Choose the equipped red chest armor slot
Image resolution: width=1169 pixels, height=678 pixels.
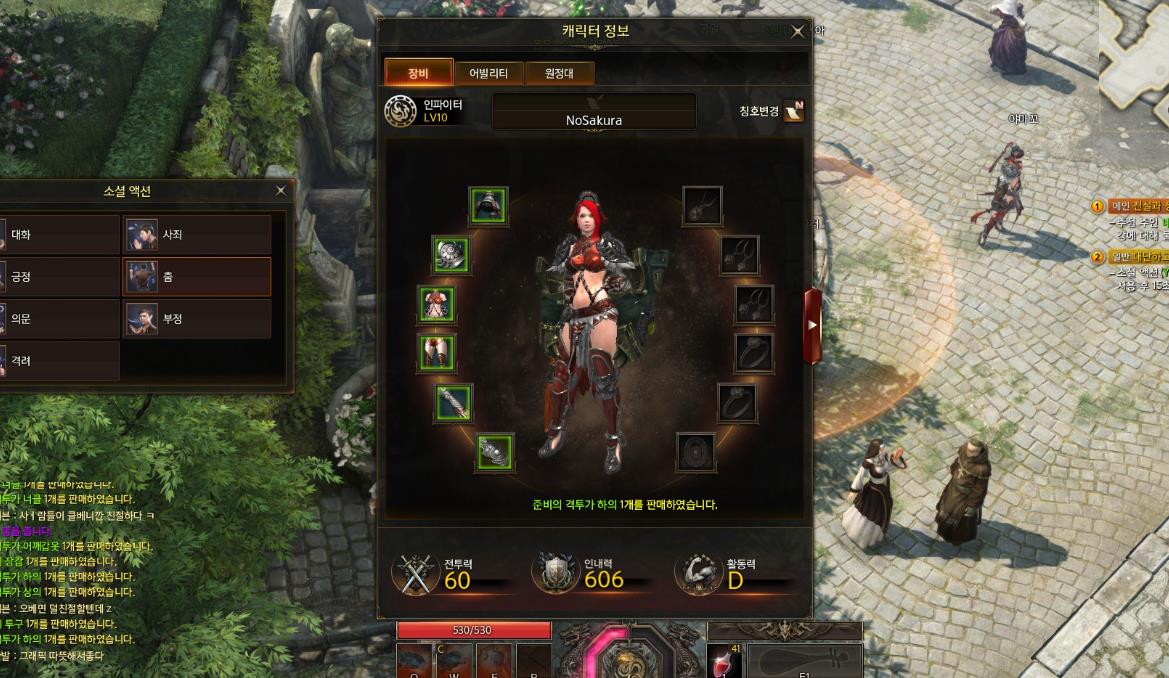click(x=436, y=304)
